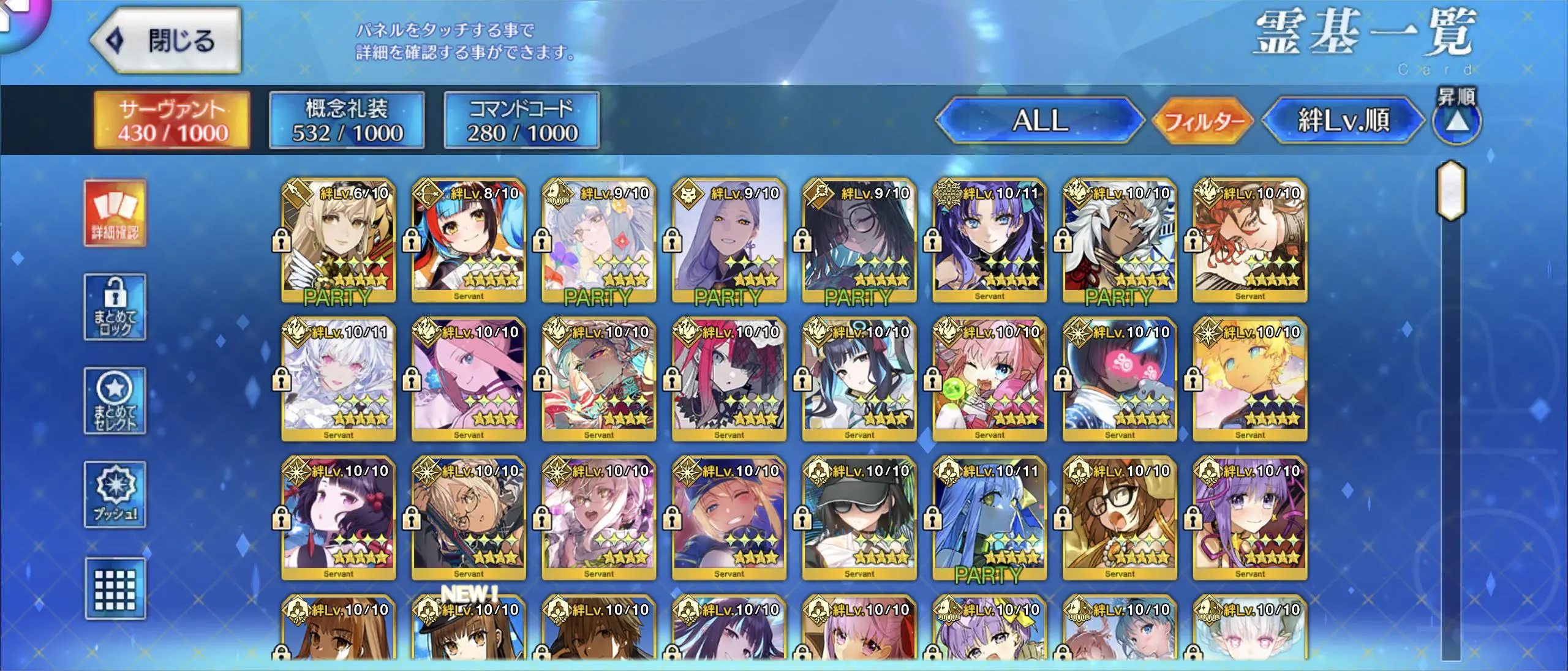Screen dimensions: 1568x671
Task: Click the プッシュ! button
Action: (x=115, y=495)
